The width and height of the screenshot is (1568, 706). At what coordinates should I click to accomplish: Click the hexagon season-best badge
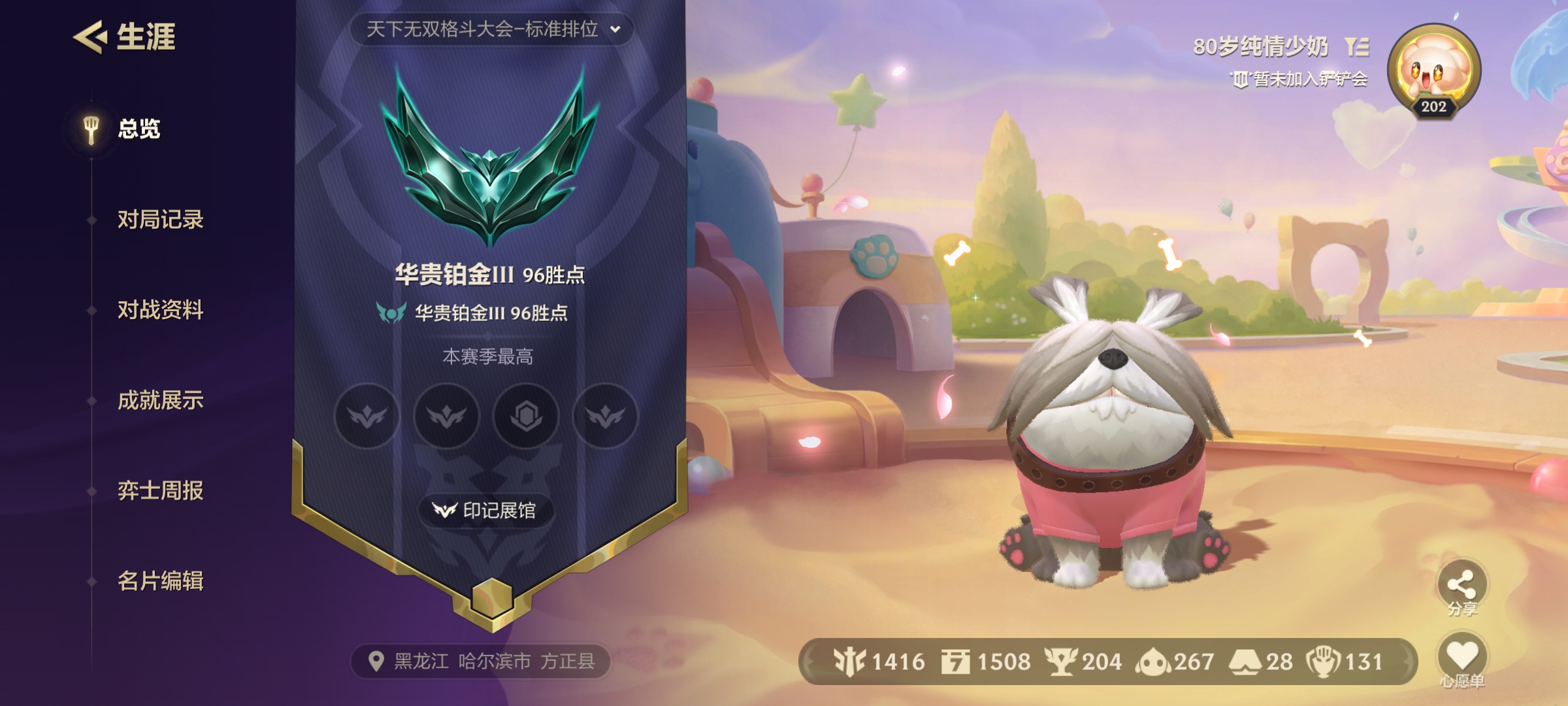(x=526, y=416)
